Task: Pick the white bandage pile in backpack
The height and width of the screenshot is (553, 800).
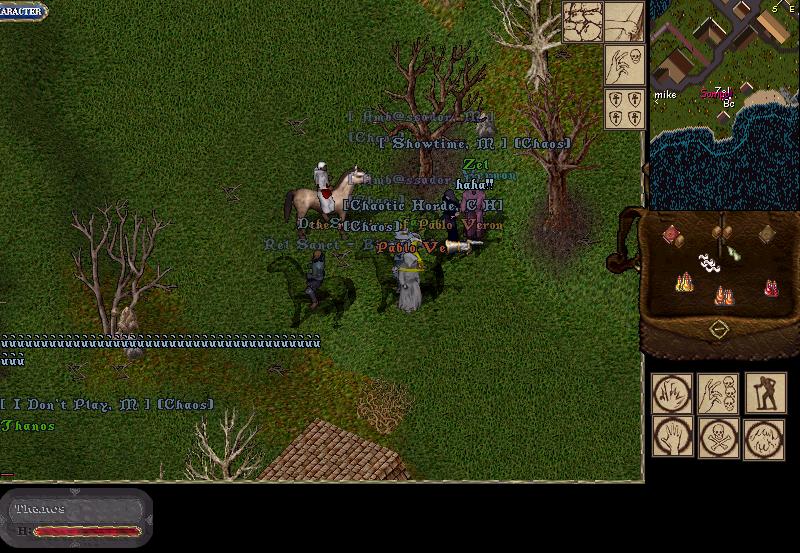Action: (x=708, y=264)
